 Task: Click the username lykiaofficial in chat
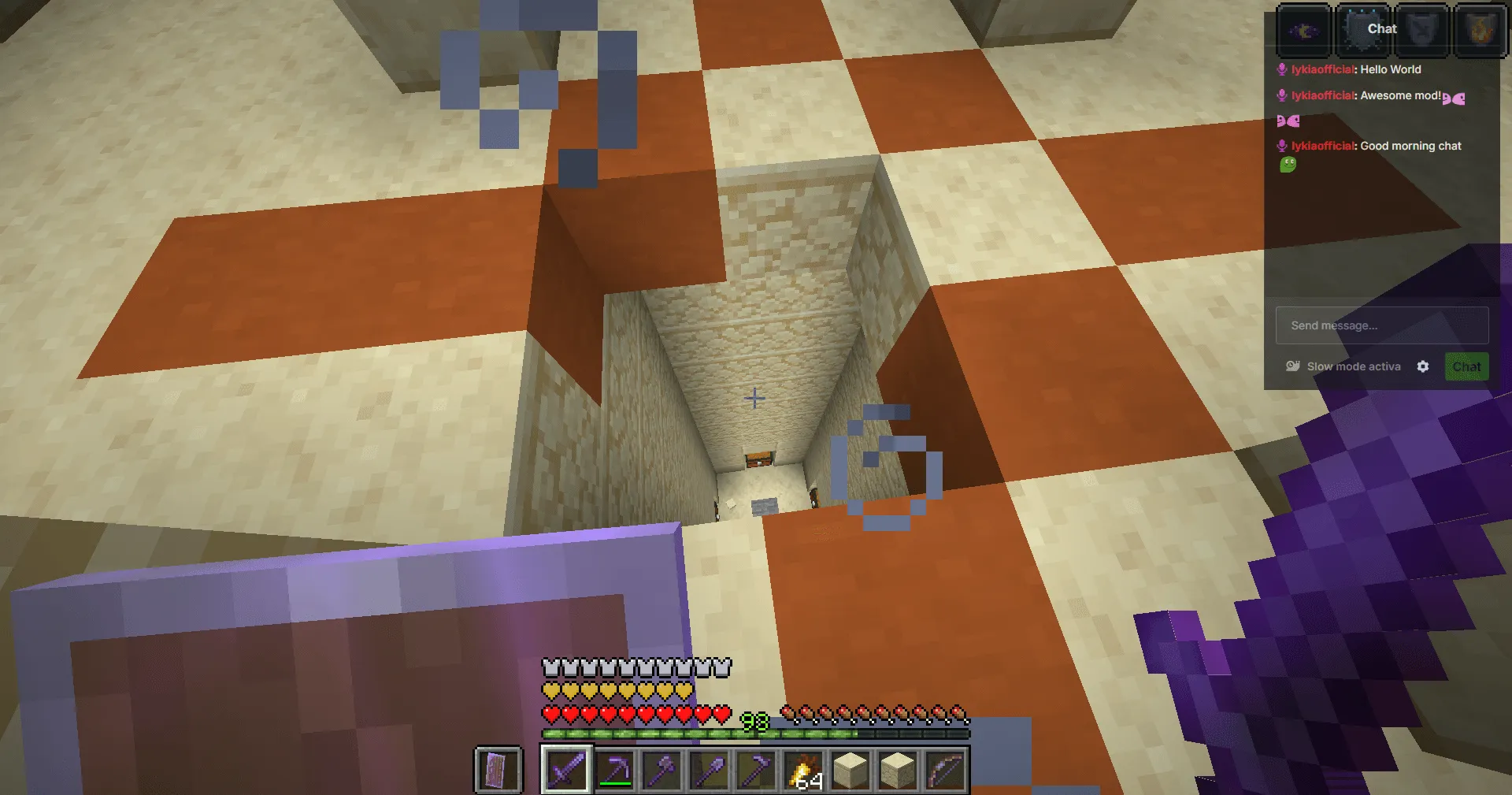[1321, 69]
